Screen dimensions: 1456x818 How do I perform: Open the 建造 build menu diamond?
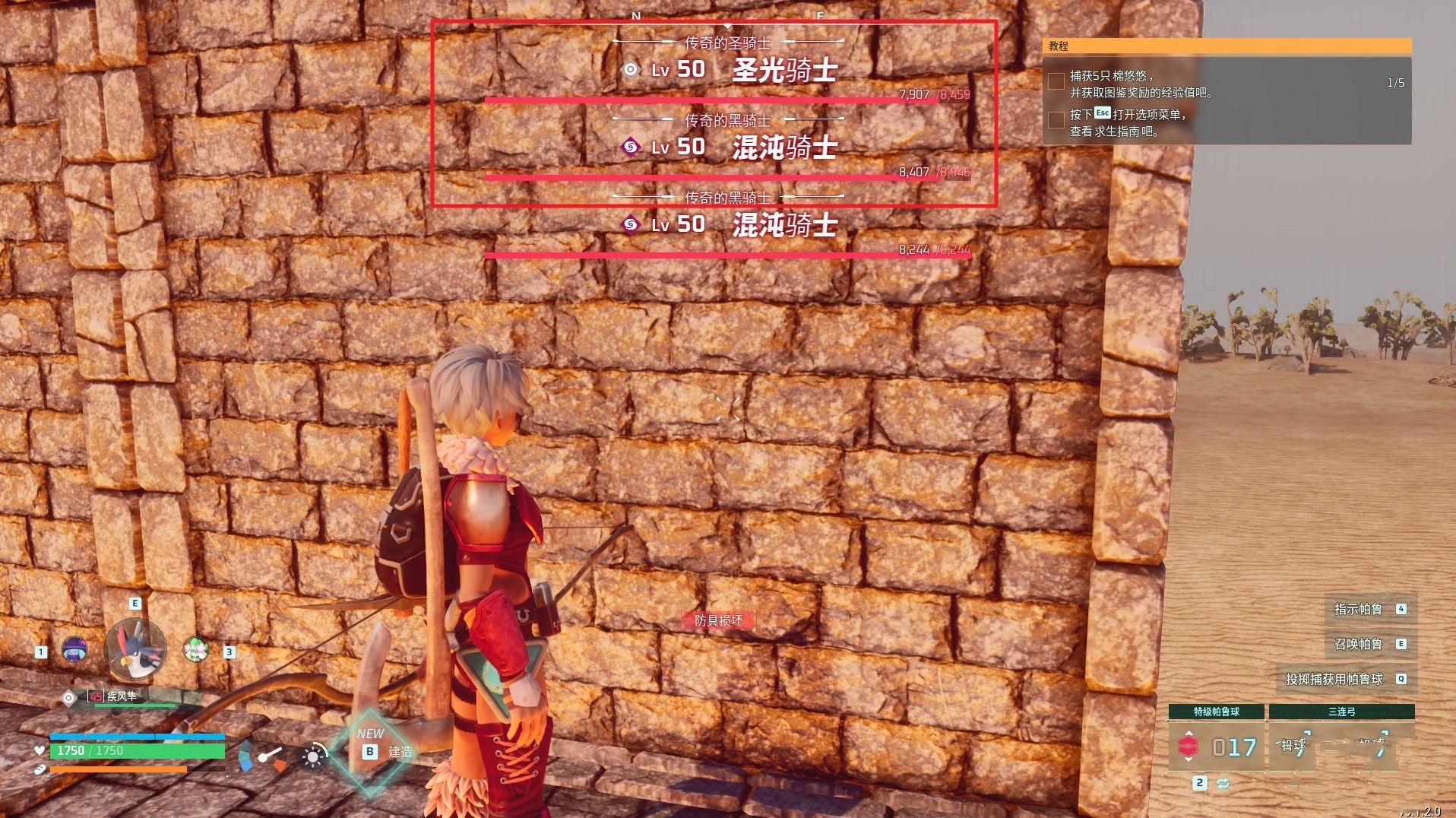pos(372,751)
